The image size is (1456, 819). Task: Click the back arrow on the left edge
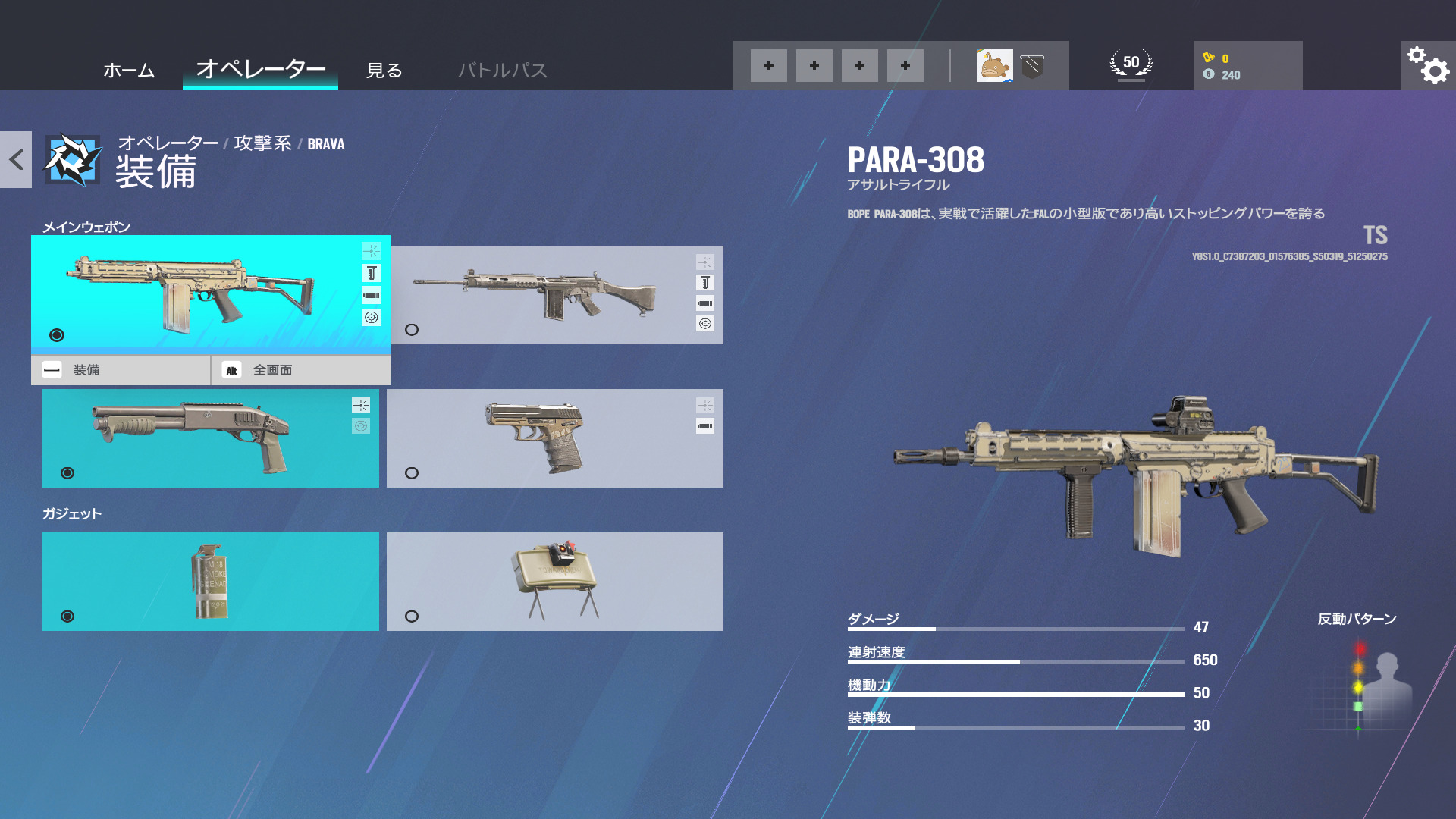click(x=15, y=158)
